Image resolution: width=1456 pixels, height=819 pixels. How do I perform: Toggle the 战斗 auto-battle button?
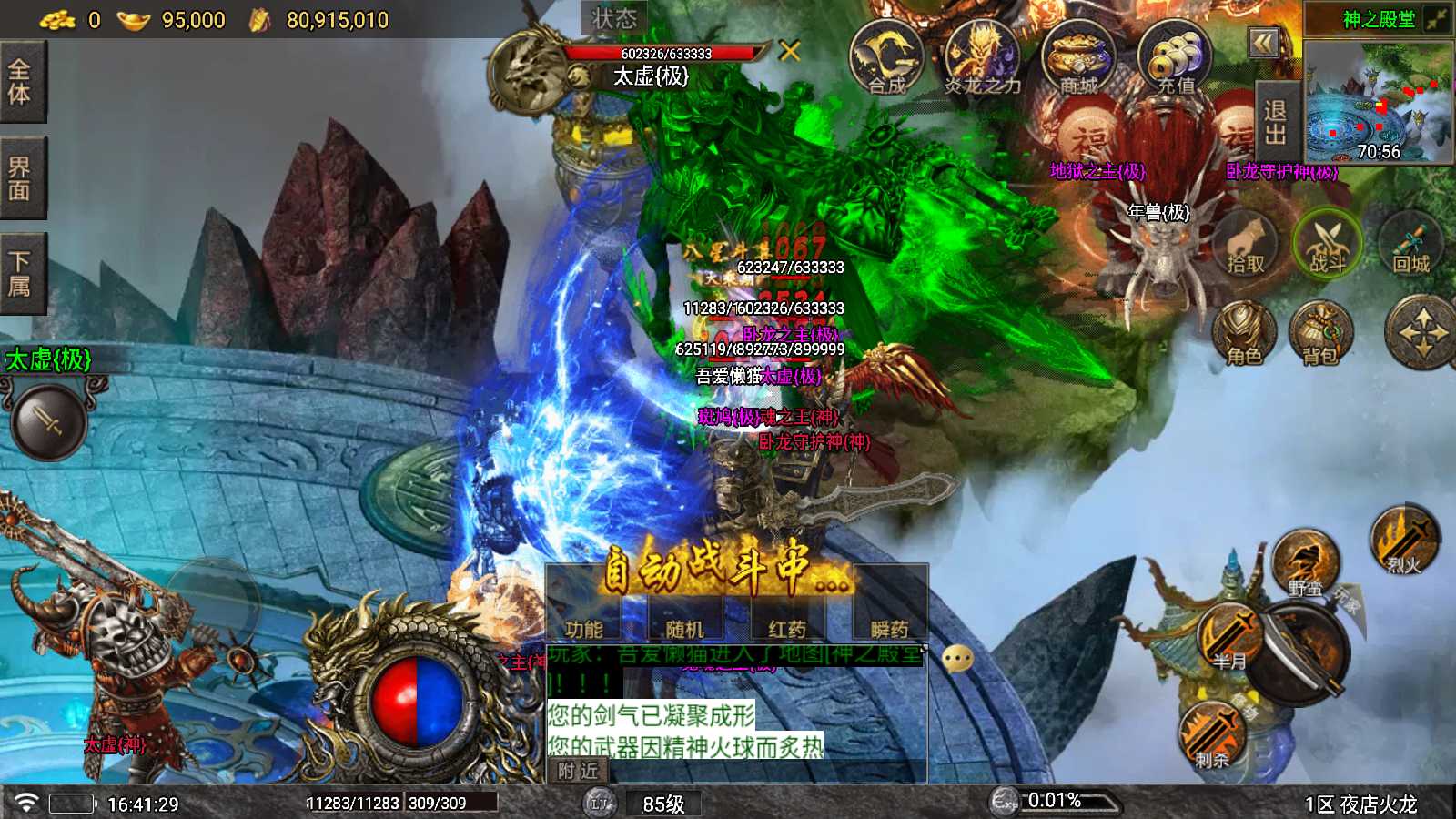[1327, 244]
